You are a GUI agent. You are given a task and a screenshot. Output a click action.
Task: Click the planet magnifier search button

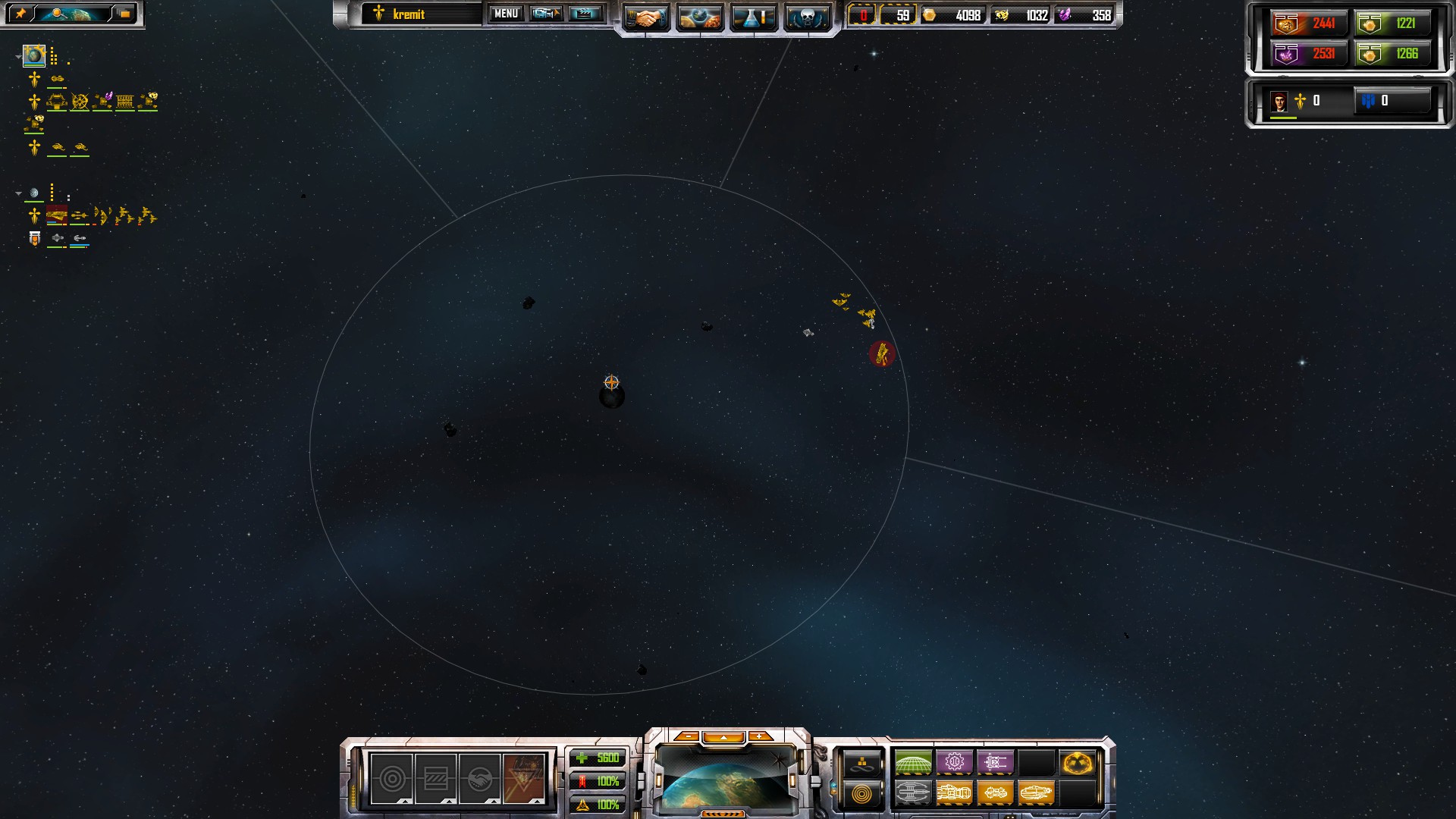point(71,14)
